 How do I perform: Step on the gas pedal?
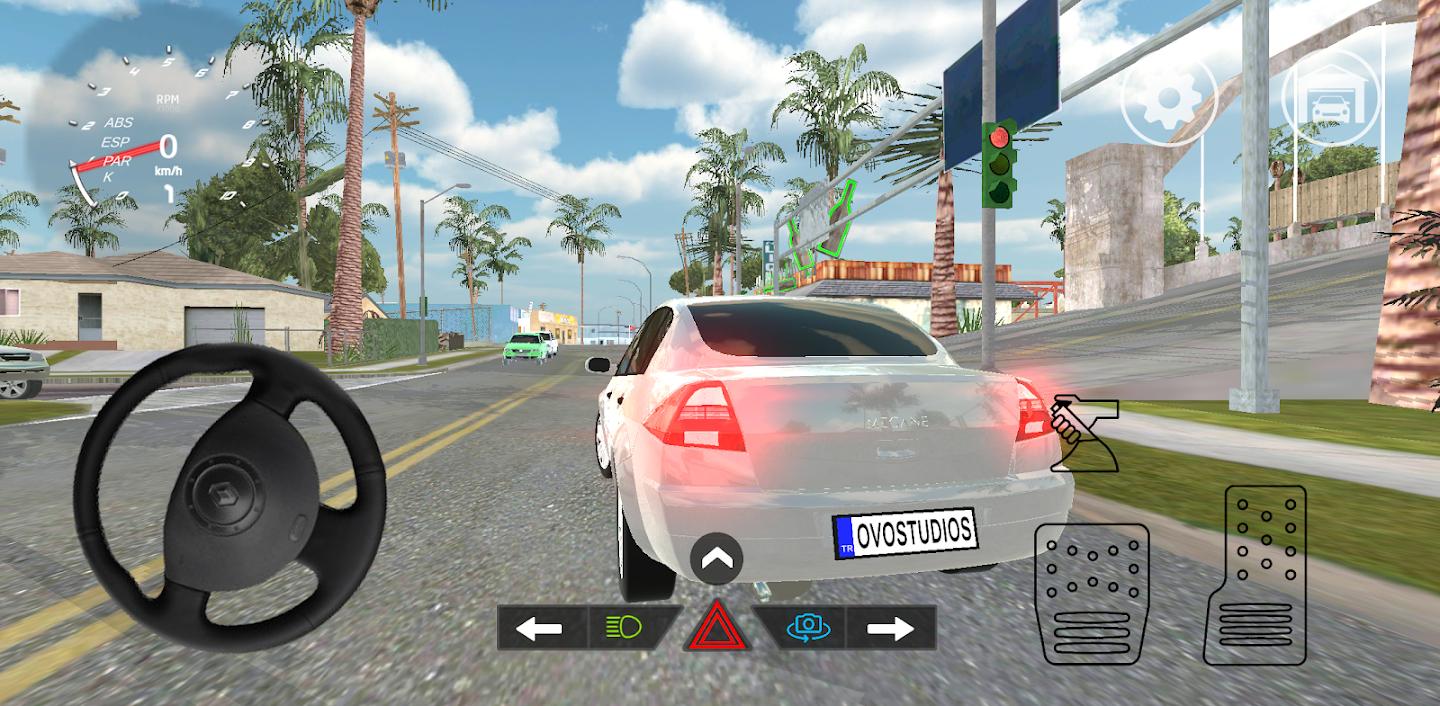(x=1254, y=575)
